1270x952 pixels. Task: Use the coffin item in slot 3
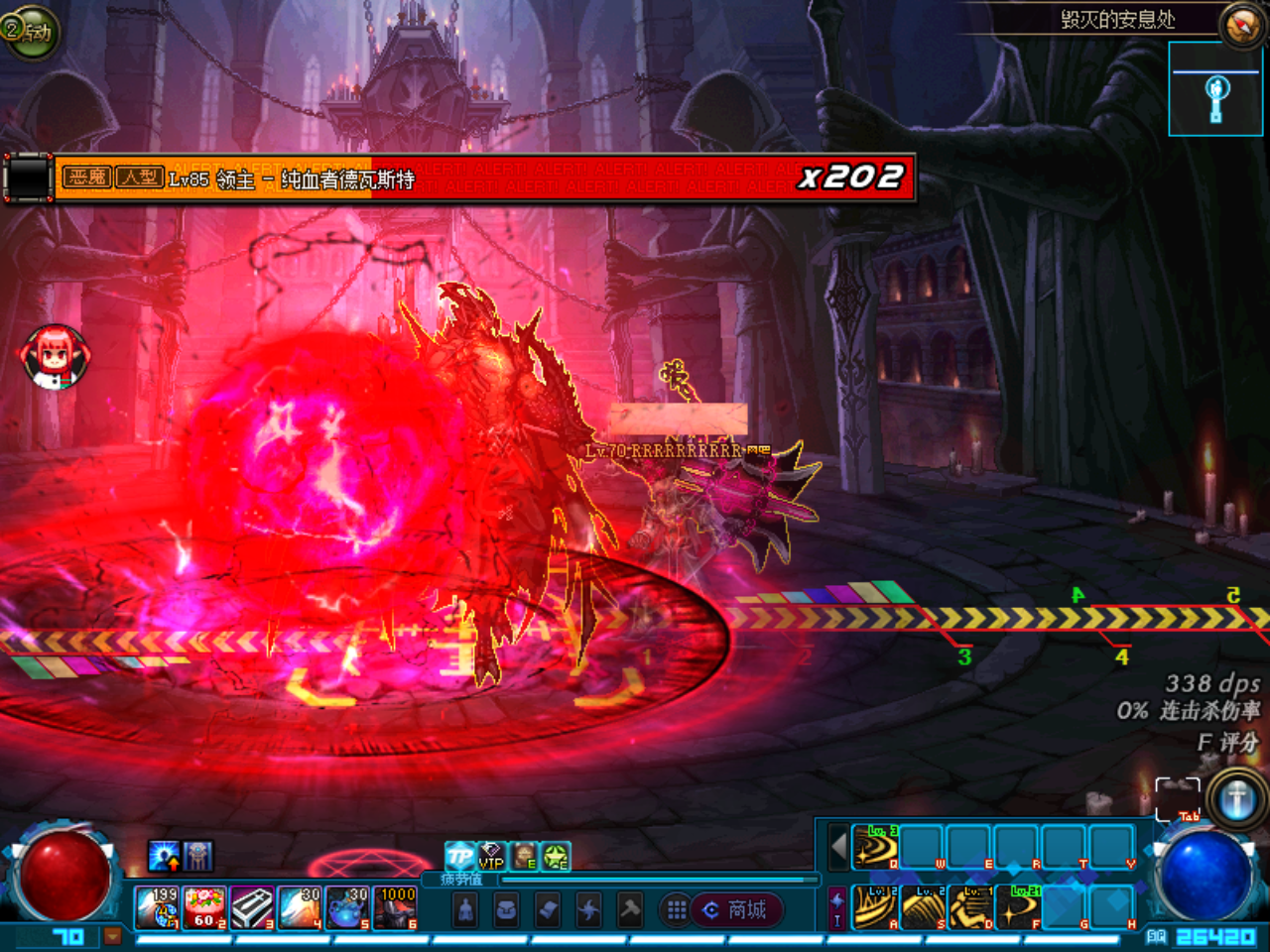(x=253, y=907)
